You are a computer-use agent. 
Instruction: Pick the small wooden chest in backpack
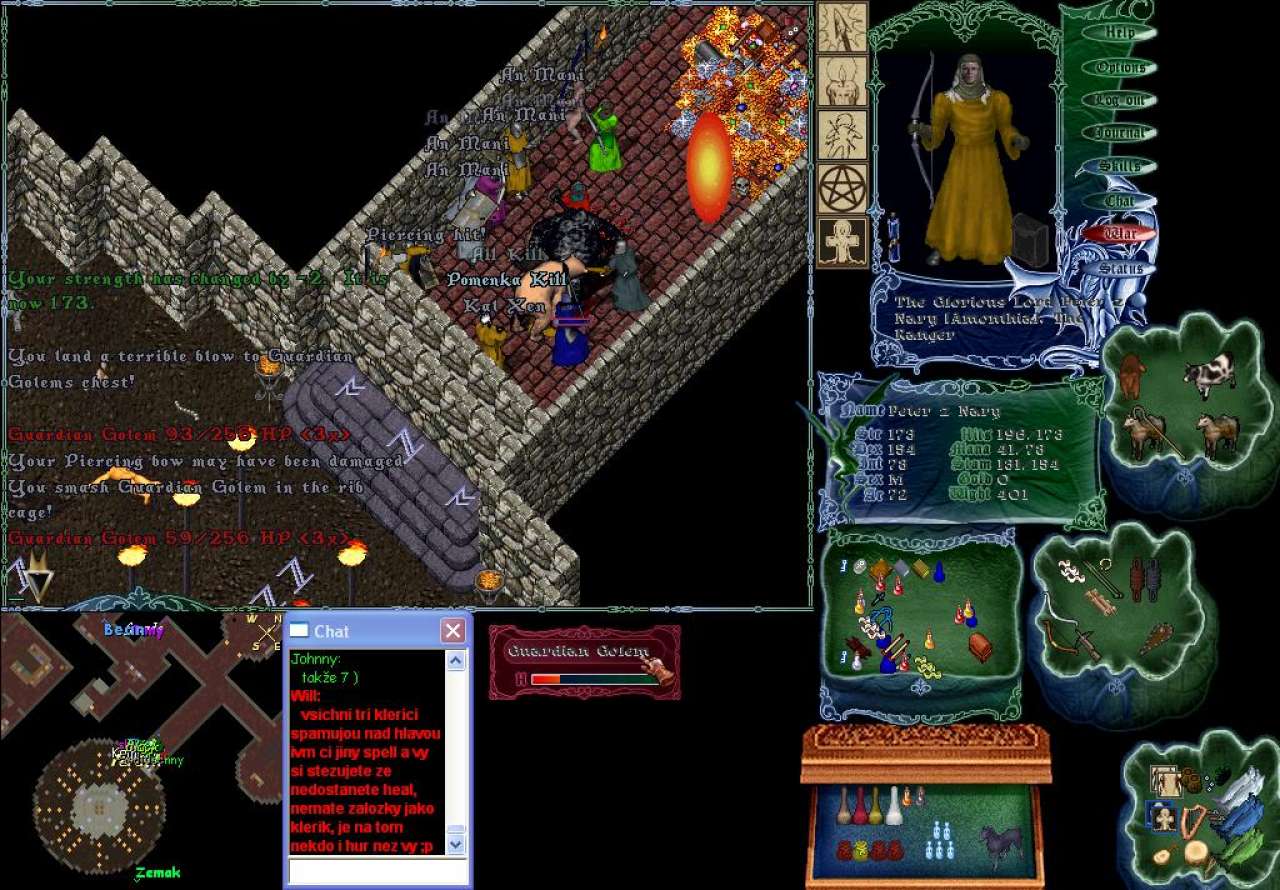[x=980, y=647]
